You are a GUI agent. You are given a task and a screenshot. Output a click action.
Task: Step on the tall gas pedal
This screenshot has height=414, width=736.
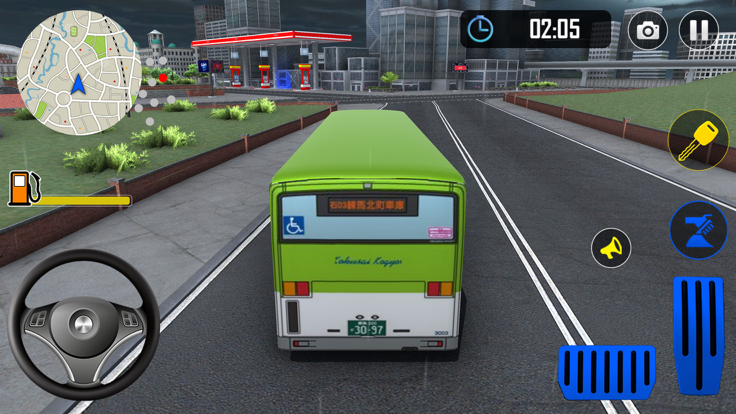(697, 333)
